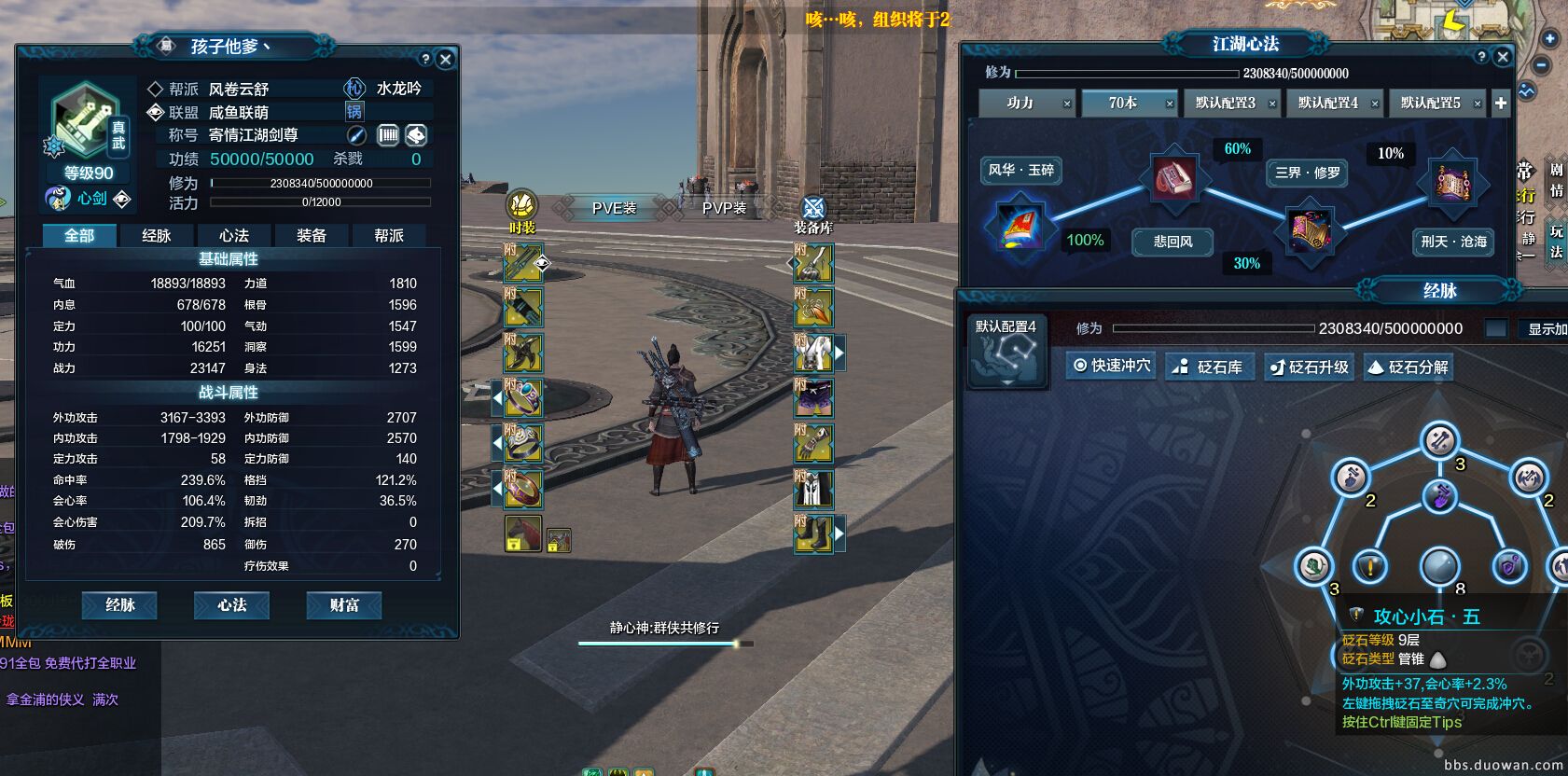
Task: Close the 江湖心法 window
Action: point(1503,57)
